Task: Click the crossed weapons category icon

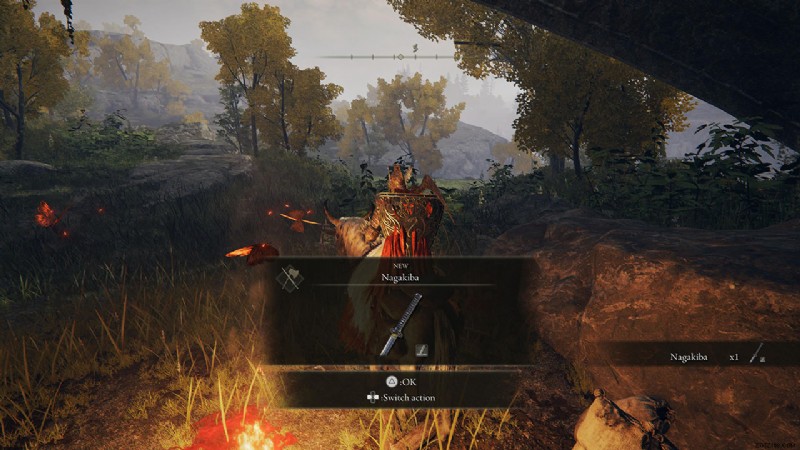Action: 290,279
